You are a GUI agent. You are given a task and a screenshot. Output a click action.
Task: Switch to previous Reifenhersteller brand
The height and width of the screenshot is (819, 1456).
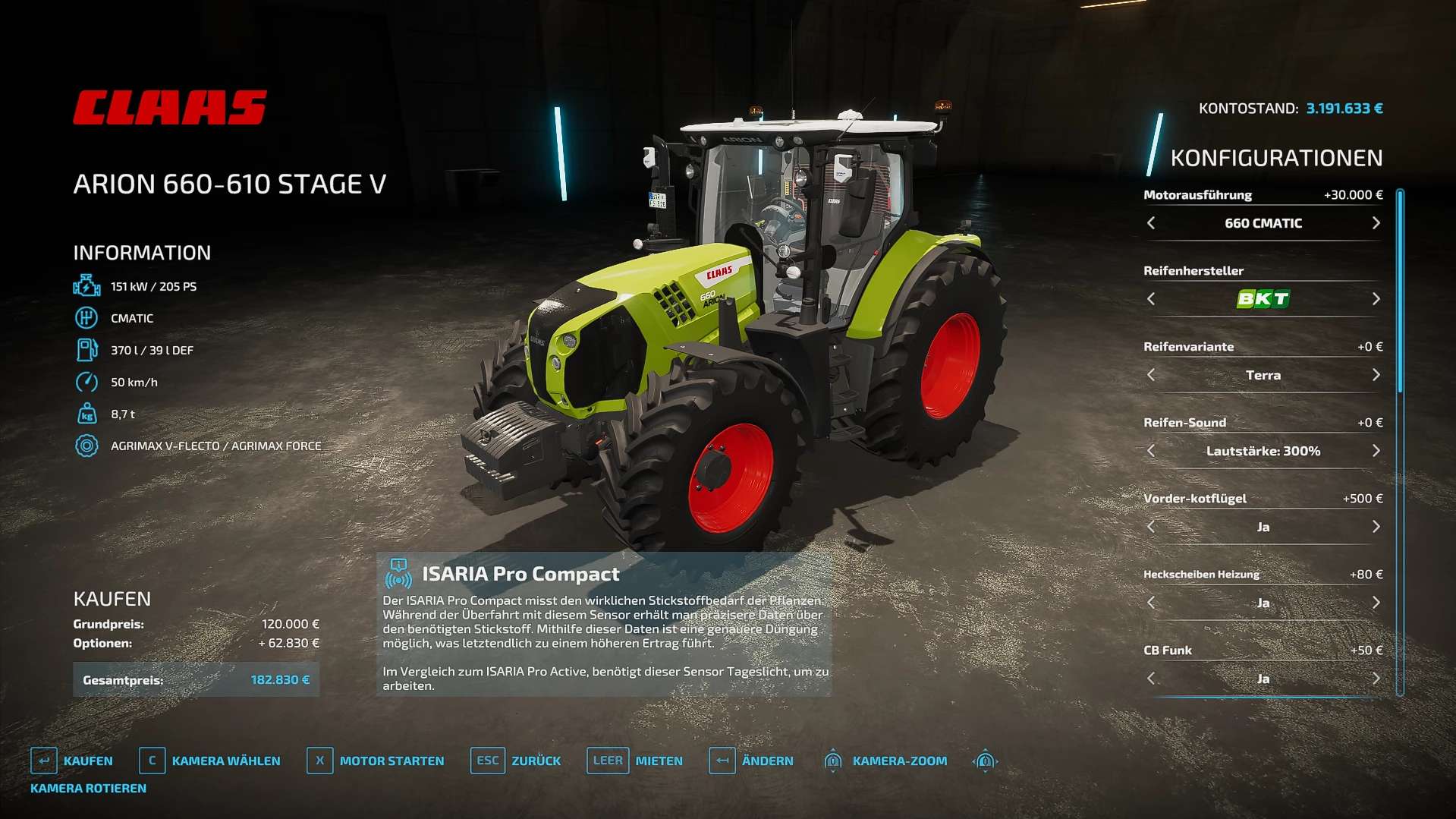click(1151, 299)
